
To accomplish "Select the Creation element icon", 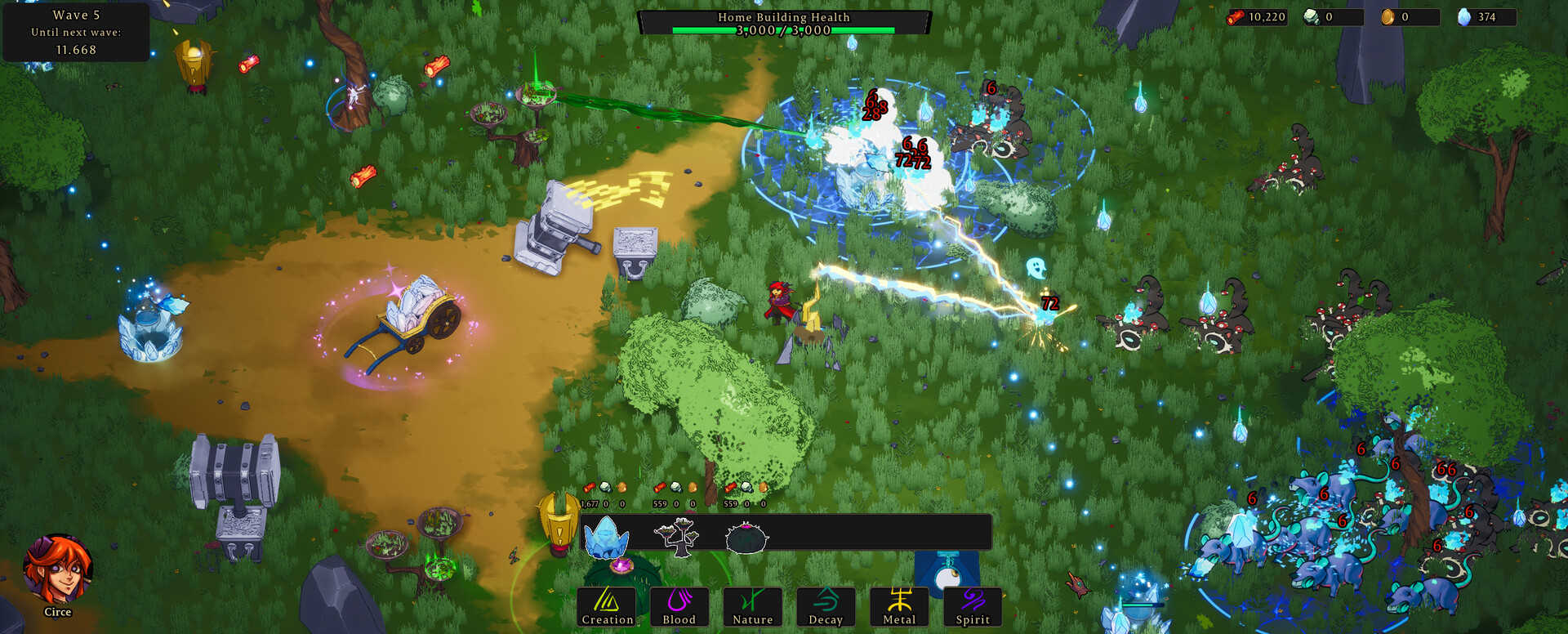I will coord(608,607).
